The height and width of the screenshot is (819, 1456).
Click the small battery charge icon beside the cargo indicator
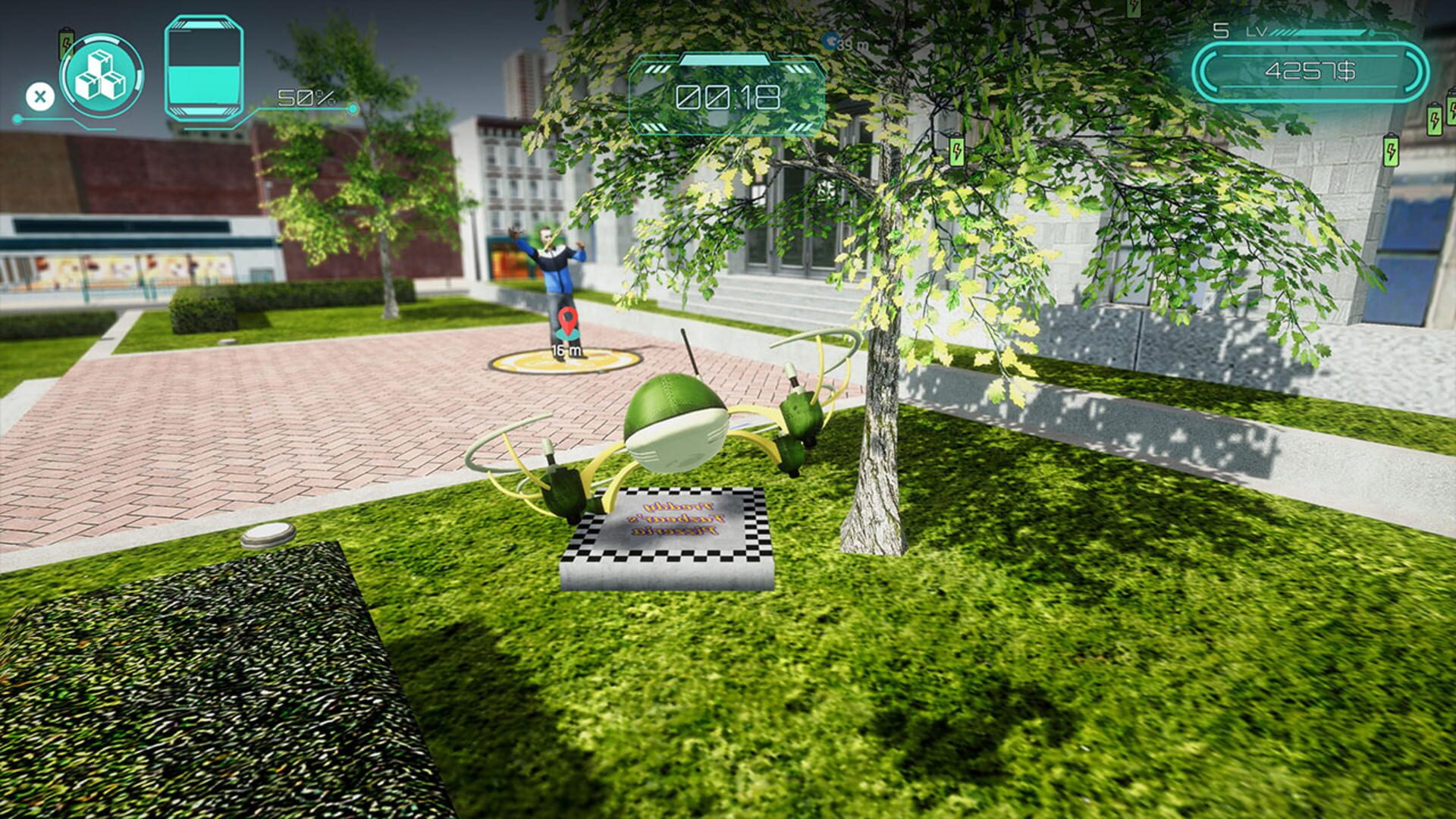point(66,42)
